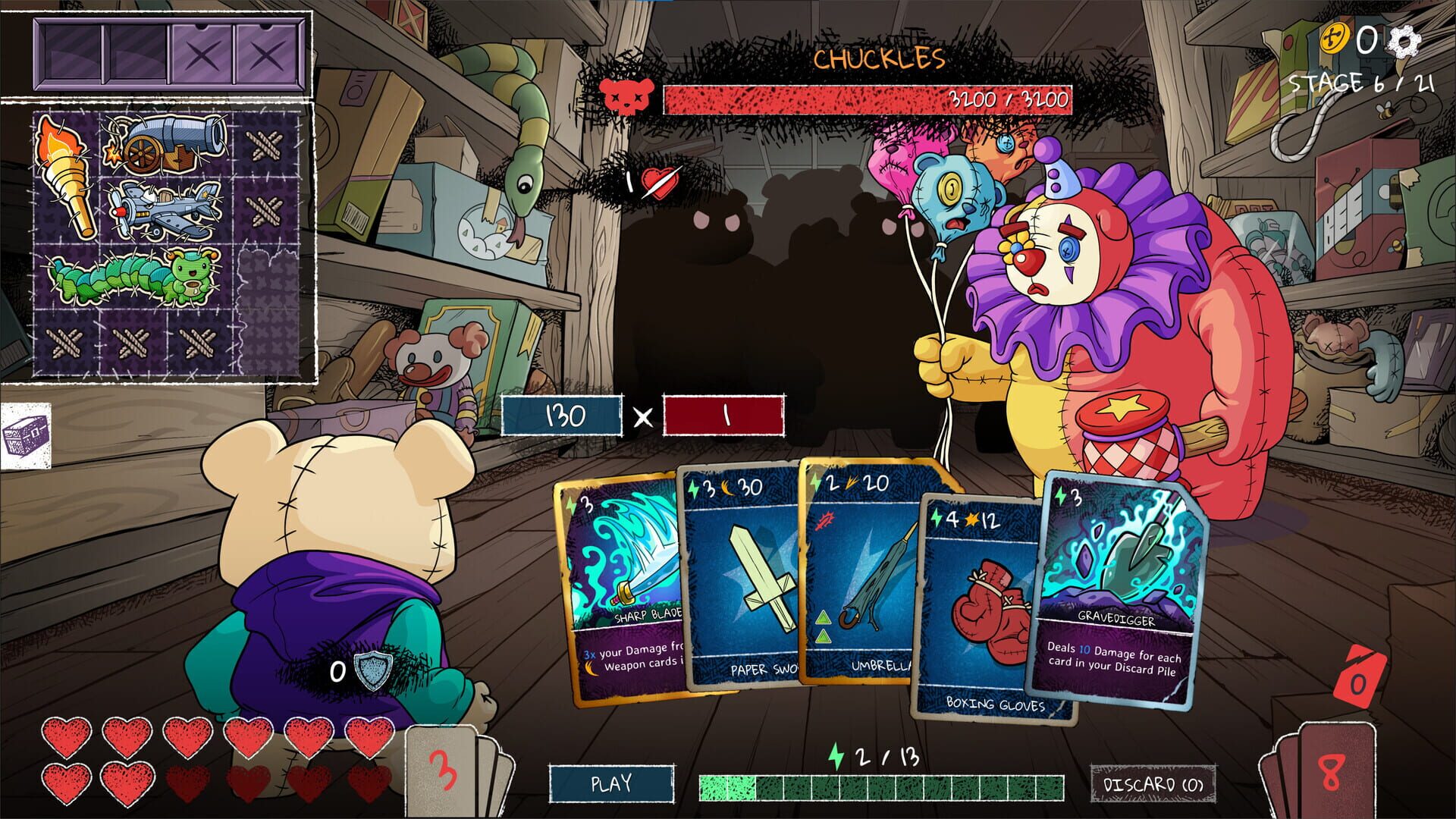Viewport: 1456px width, 819px height.
Task: Click the red bear head icon beside Chuckles' health bar
Action: click(626, 97)
